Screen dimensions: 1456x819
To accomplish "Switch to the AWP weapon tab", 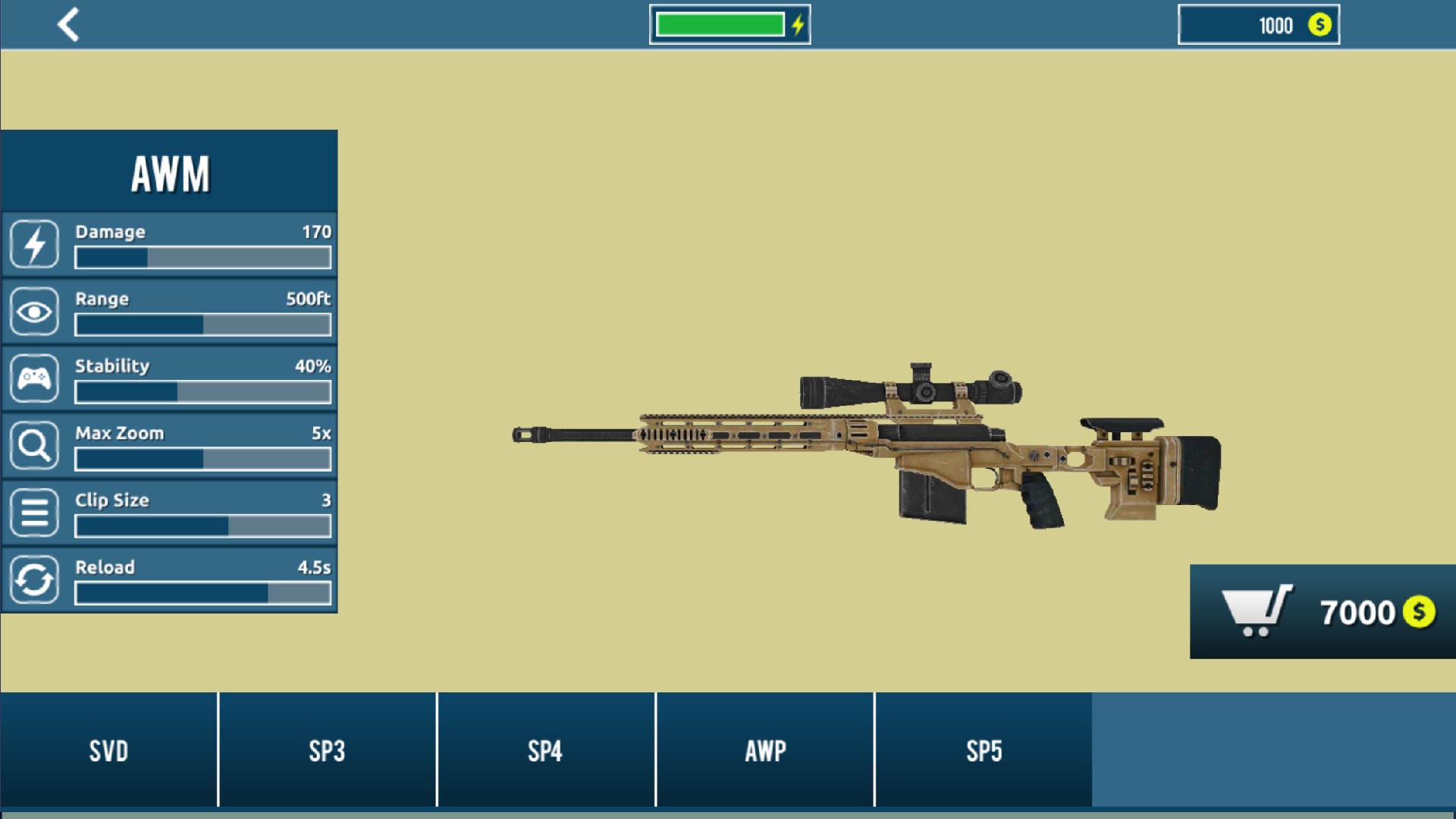I will coord(764,751).
